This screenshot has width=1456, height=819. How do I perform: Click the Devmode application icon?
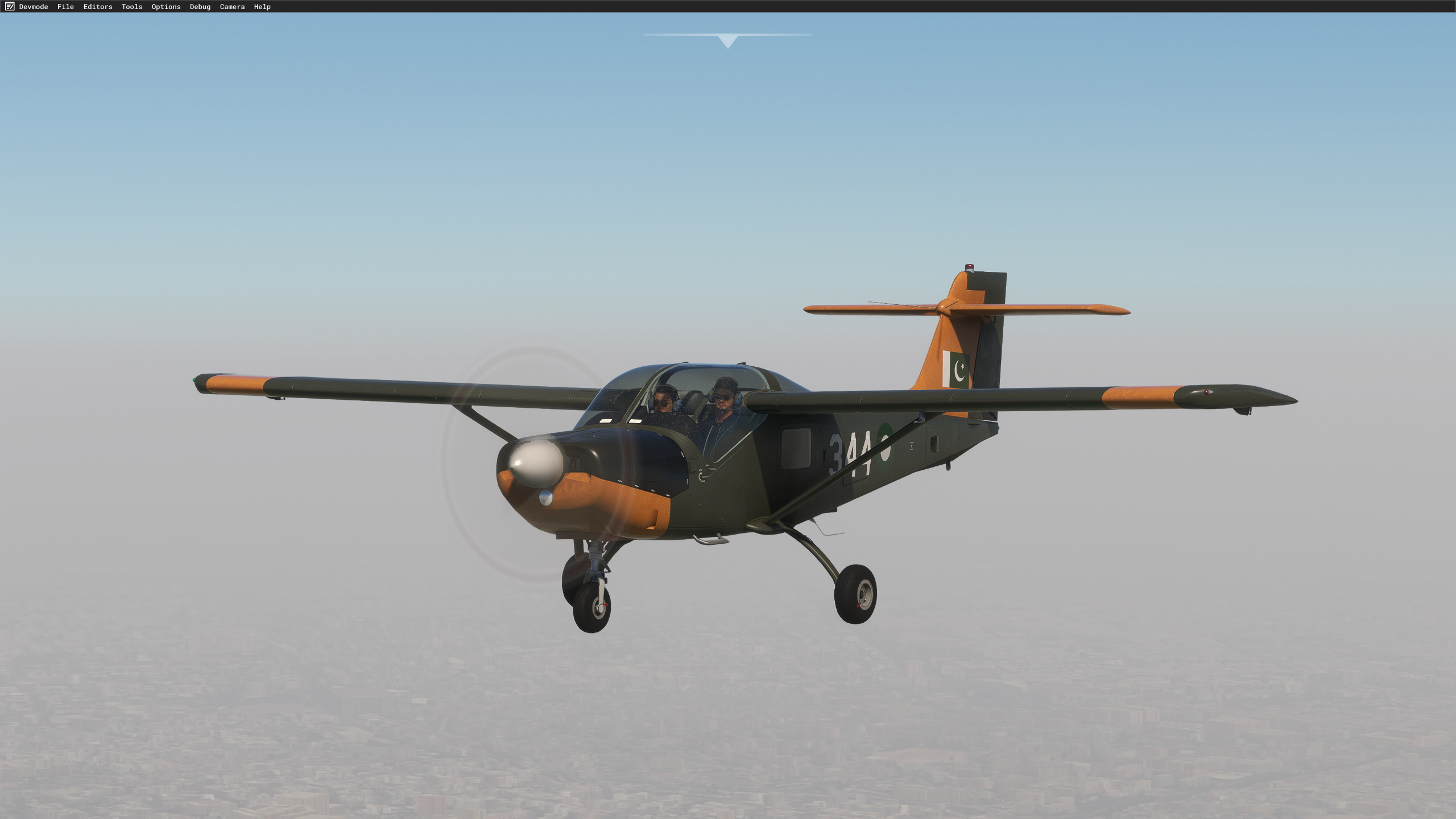pyautogui.click(x=9, y=7)
